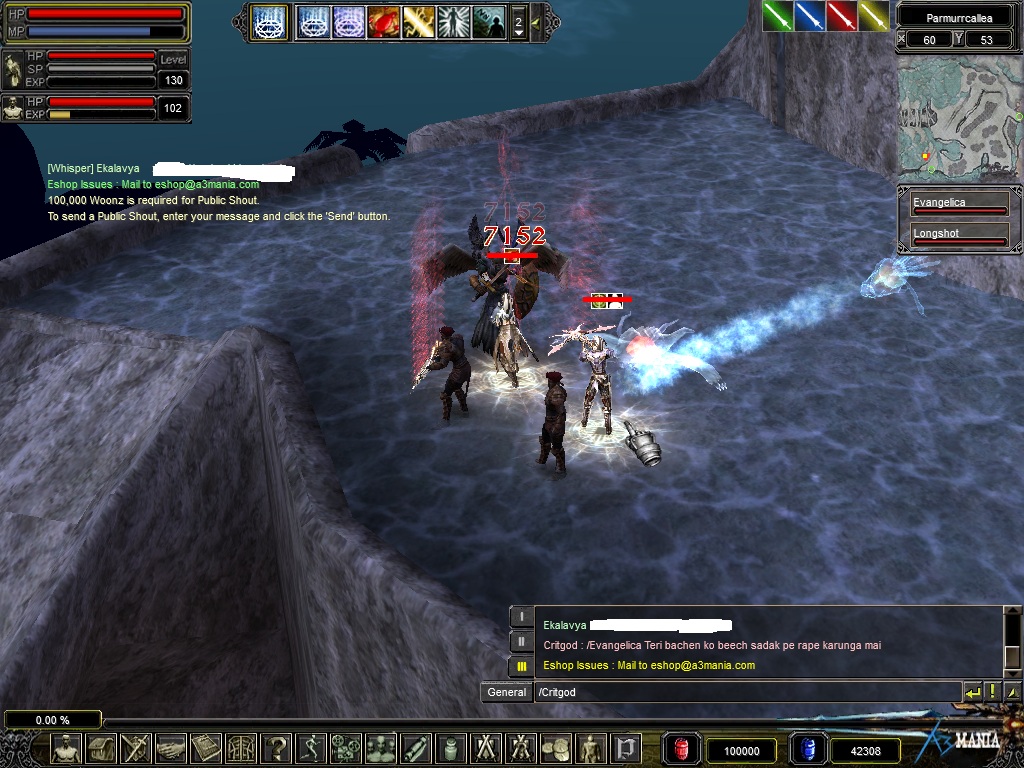This screenshot has height=768, width=1024.
Task: Activate the red creature skill icon
Action: point(383,21)
